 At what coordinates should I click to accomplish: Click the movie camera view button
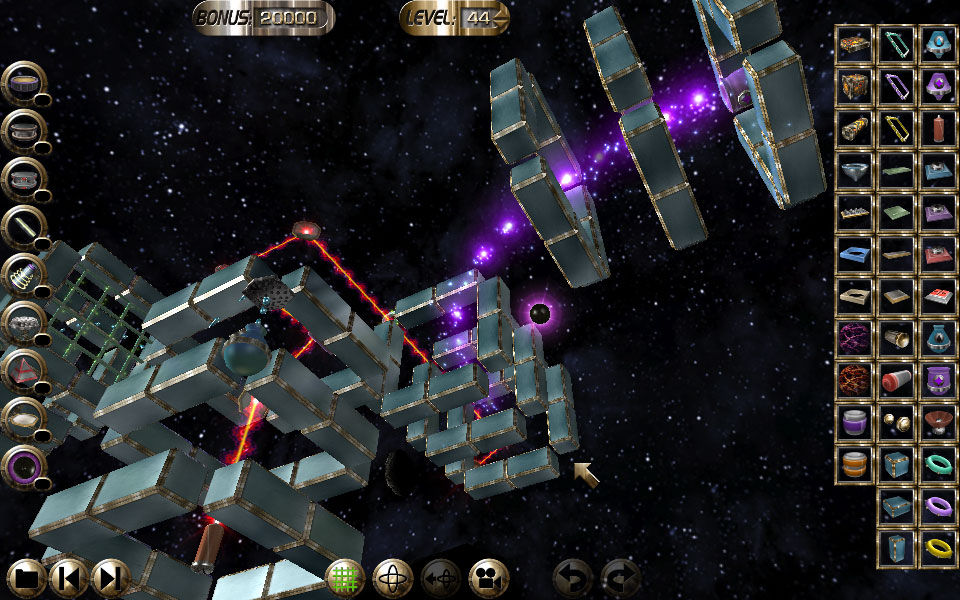(488, 578)
